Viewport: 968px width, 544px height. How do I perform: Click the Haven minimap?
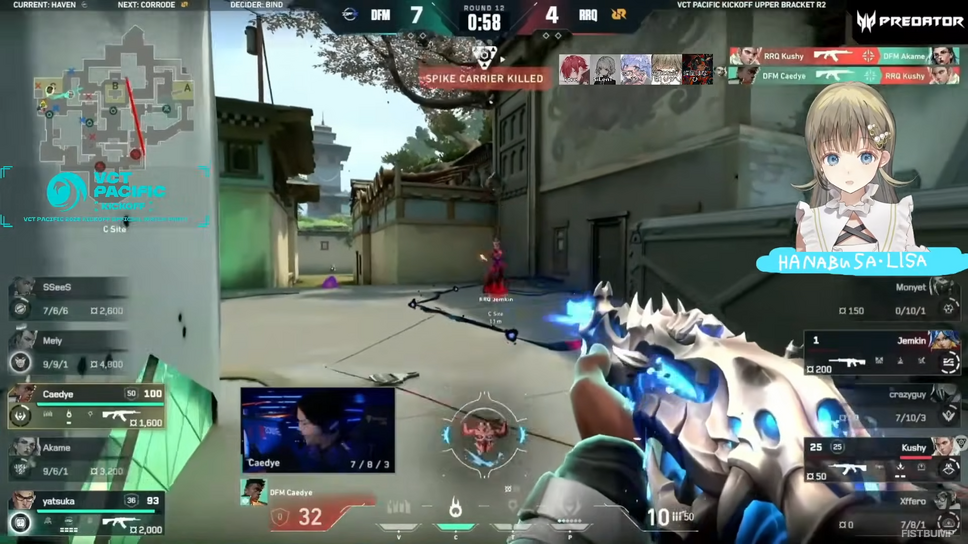point(105,98)
